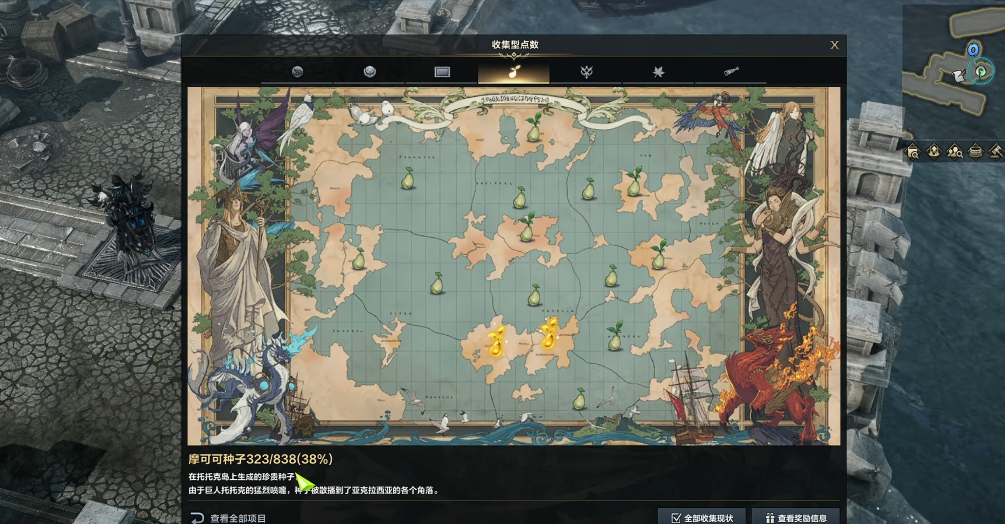
Task: Click the minimap in the corner
Action: (950, 70)
